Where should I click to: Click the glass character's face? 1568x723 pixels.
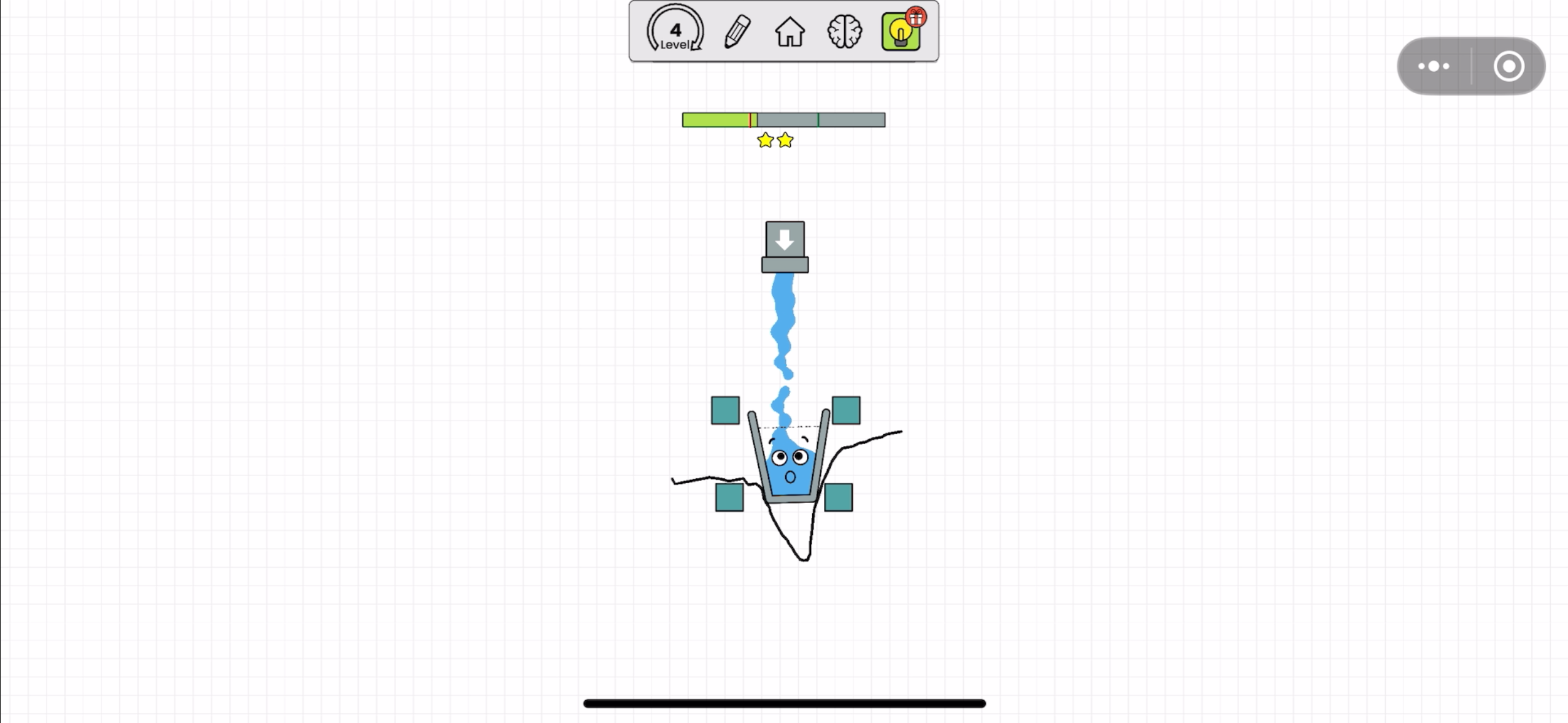[x=788, y=466]
